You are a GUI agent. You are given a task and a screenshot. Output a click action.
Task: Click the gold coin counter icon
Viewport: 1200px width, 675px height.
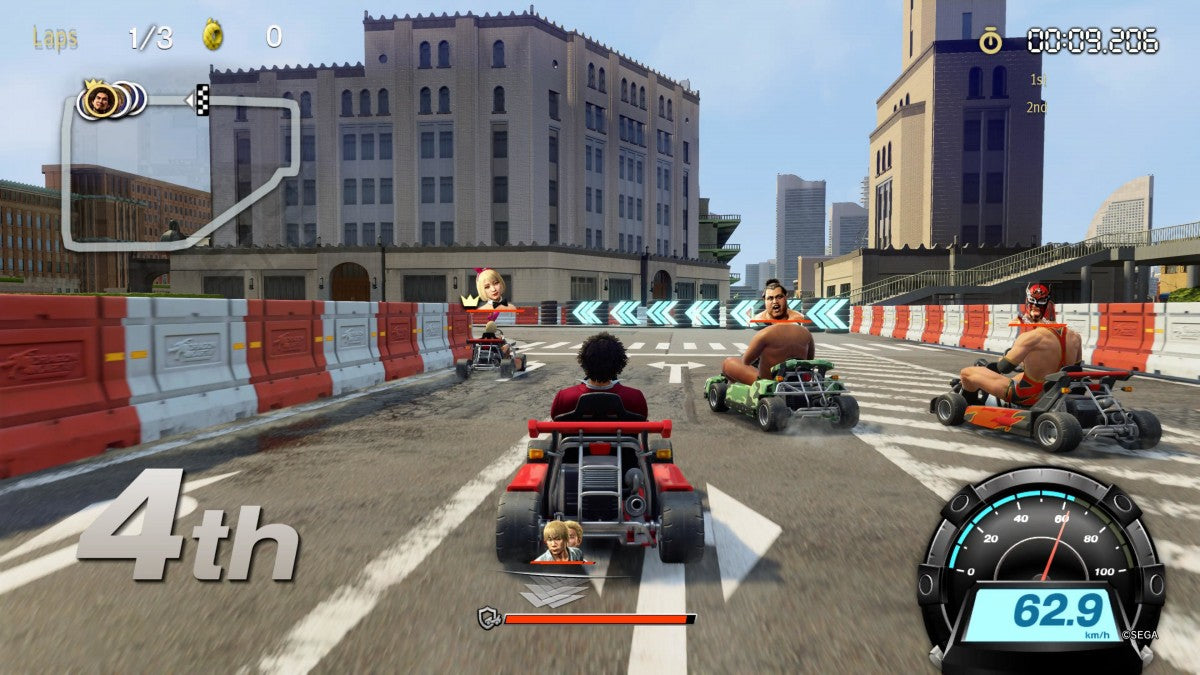coord(213,36)
